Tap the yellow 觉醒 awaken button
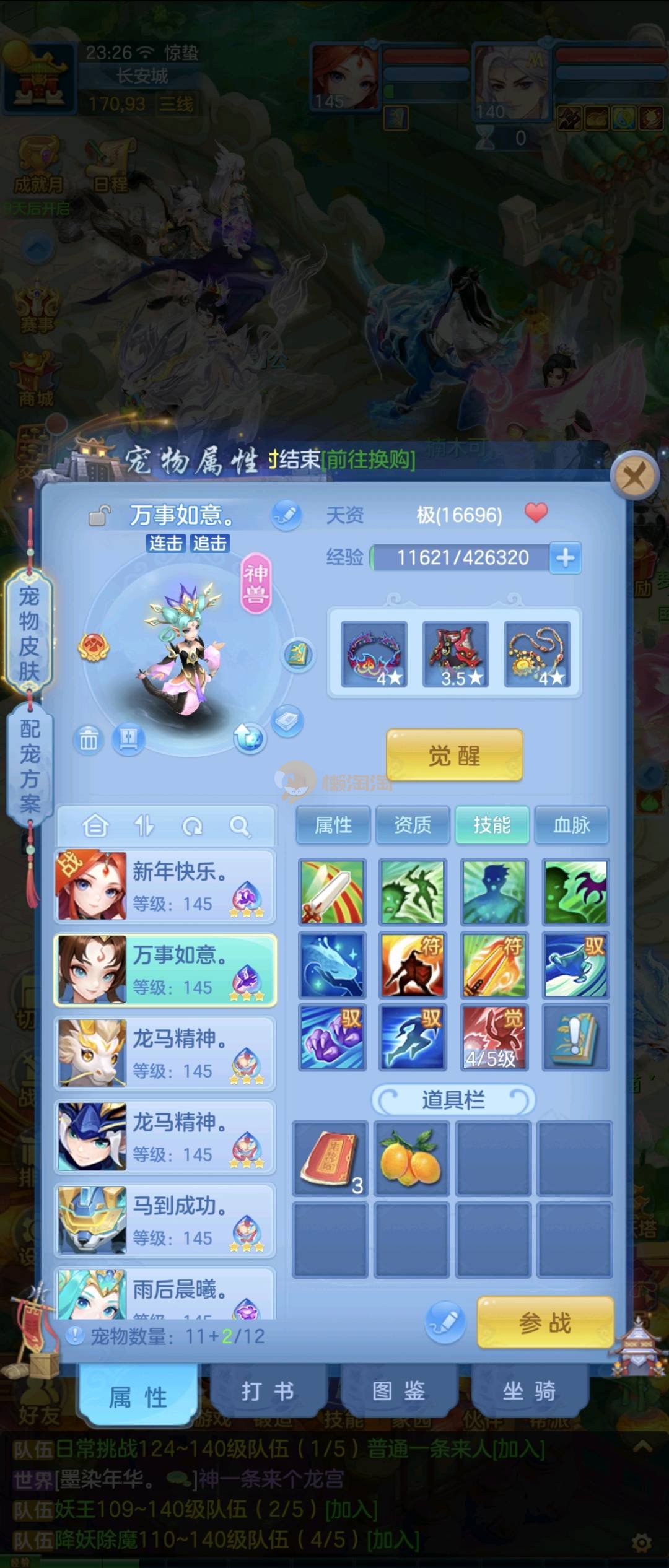669x1568 pixels. tap(454, 756)
